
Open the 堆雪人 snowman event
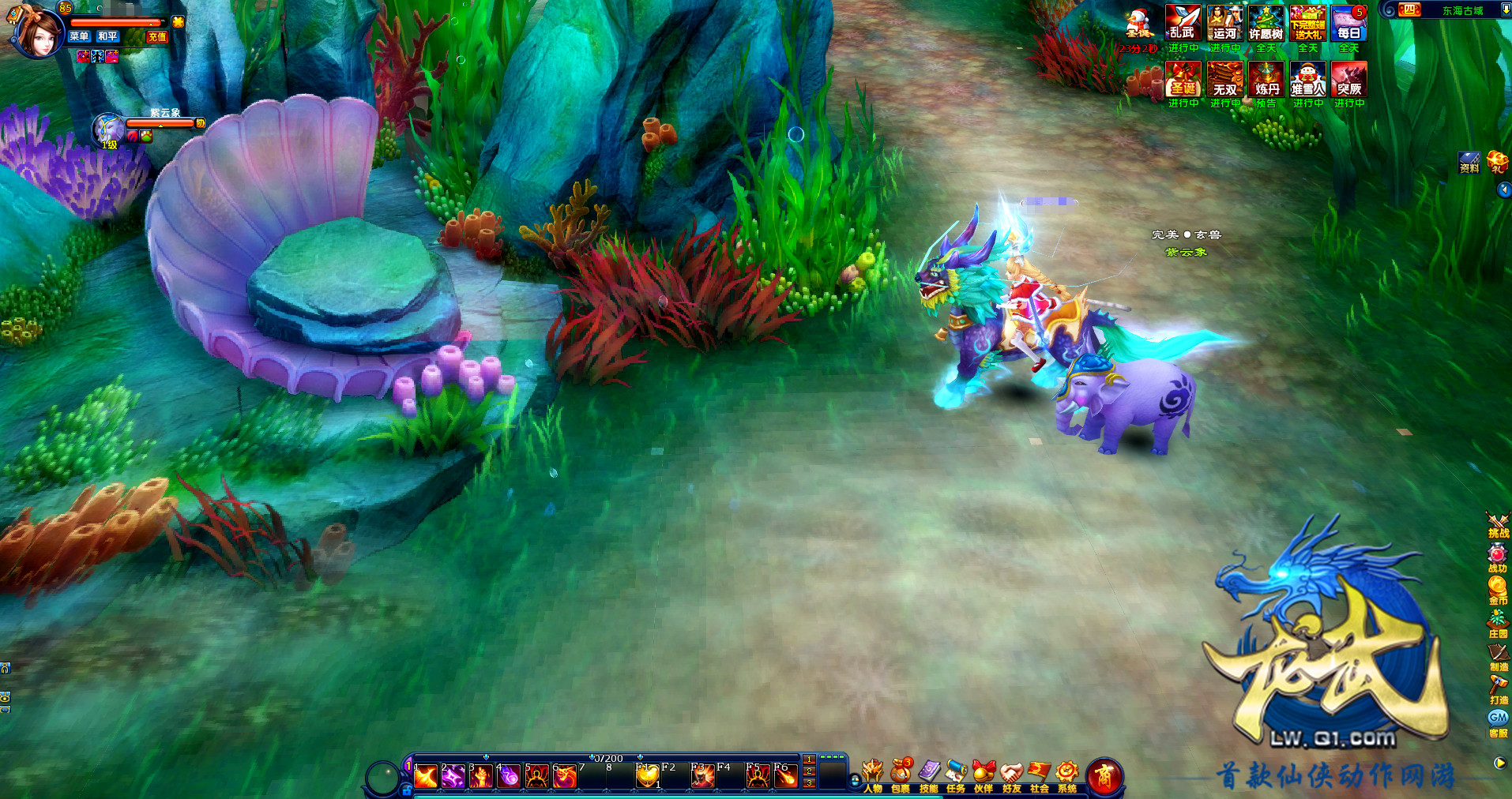pyautogui.click(x=1307, y=80)
